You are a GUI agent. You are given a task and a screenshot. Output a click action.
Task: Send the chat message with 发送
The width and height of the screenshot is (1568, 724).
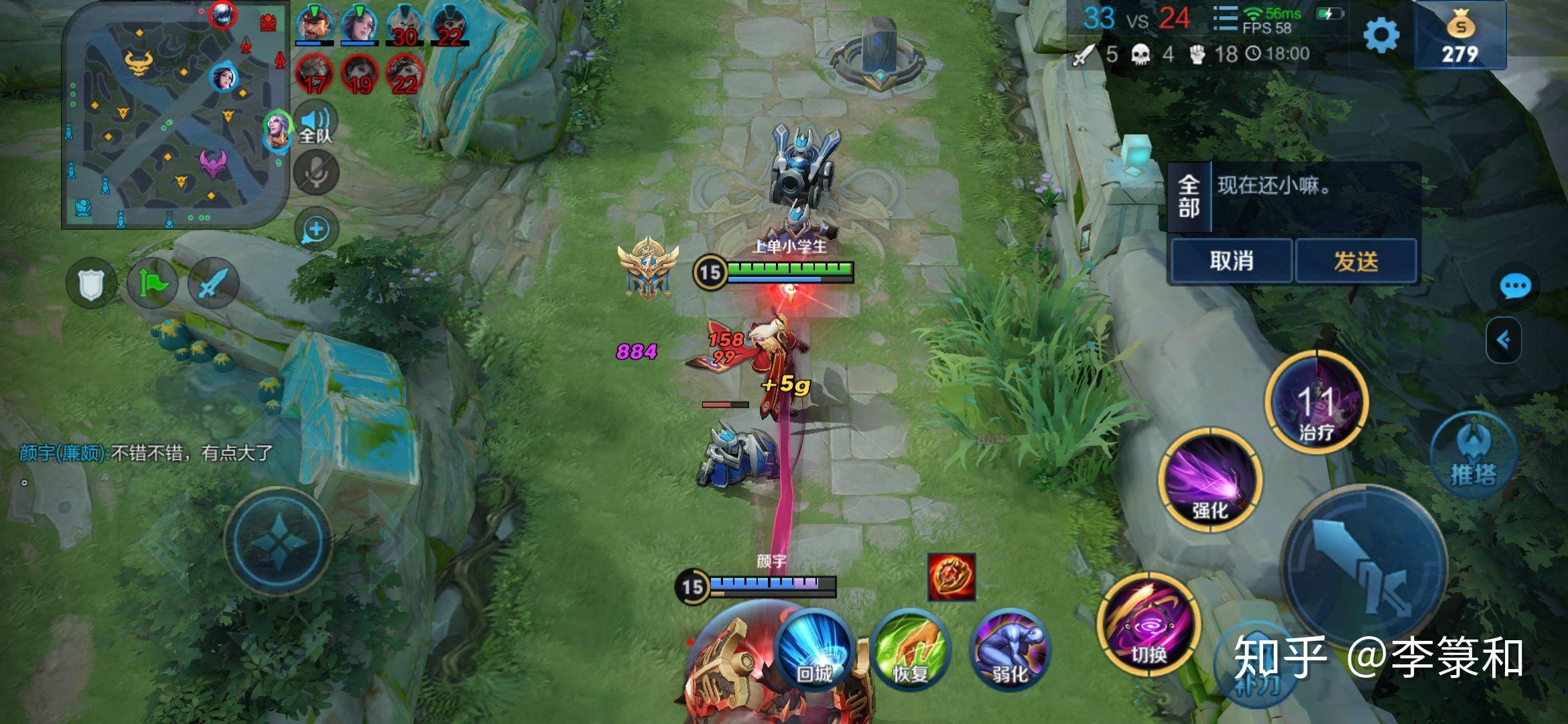pyautogui.click(x=1356, y=261)
